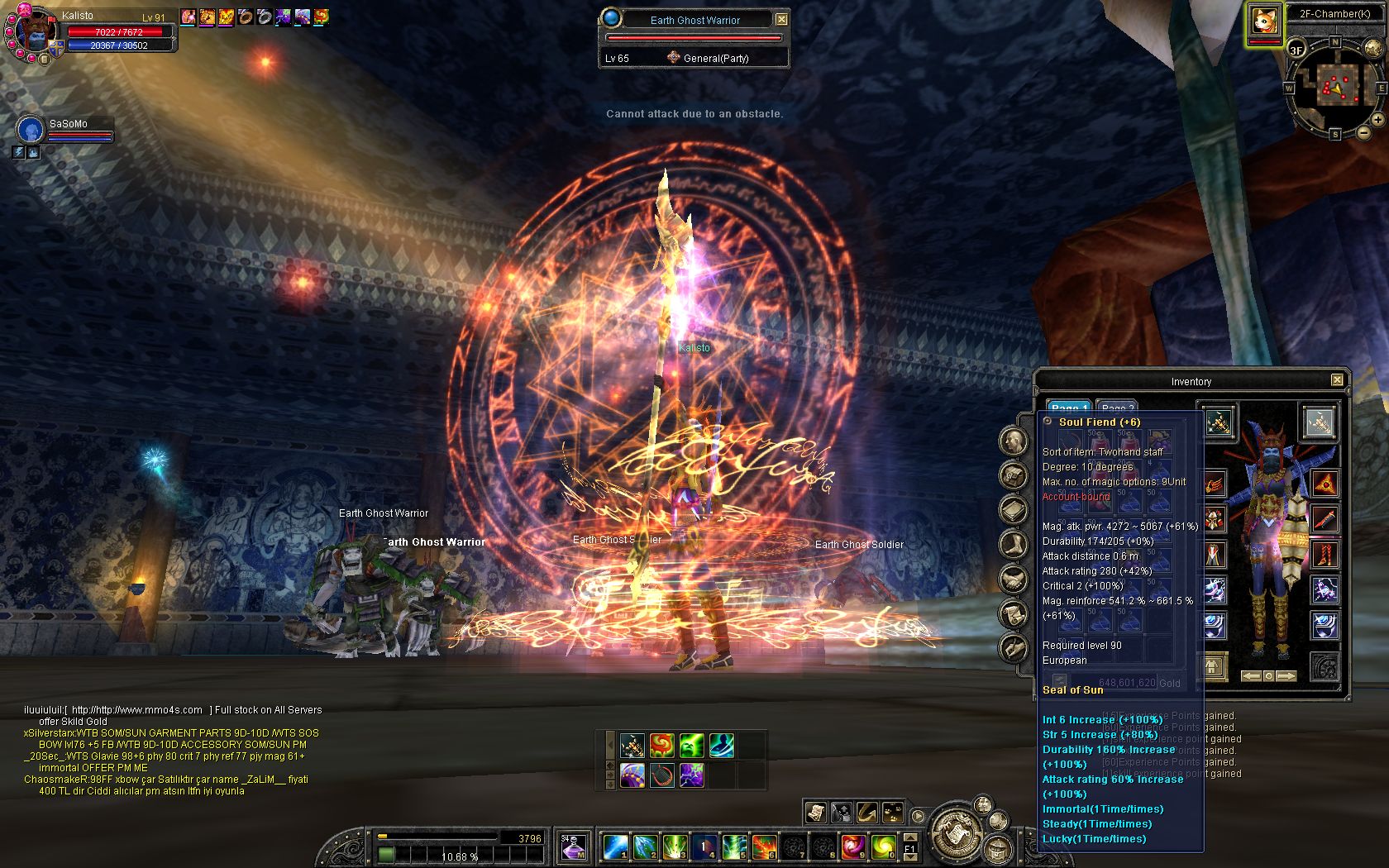
Task: Cycle hotbar page up above F1
Action: 909,837
